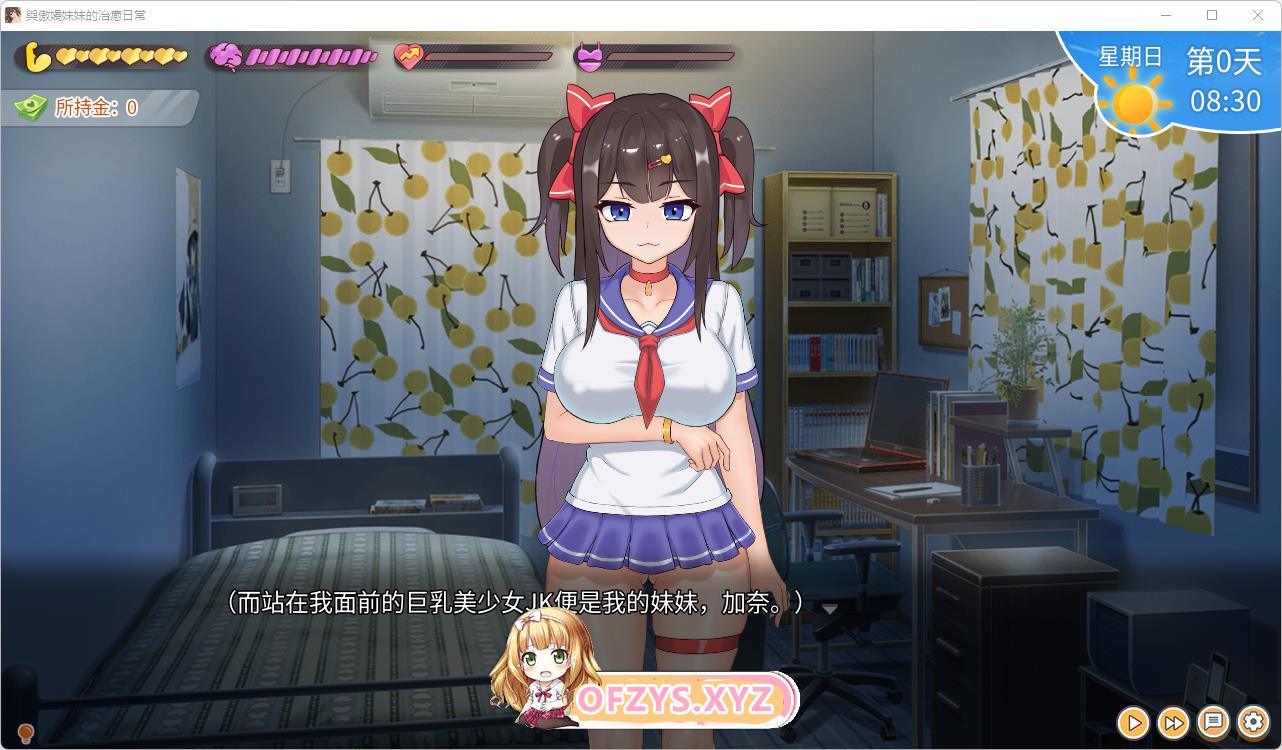Maximize the game window
The height and width of the screenshot is (750, 1282).
[x=1212, y=15]
